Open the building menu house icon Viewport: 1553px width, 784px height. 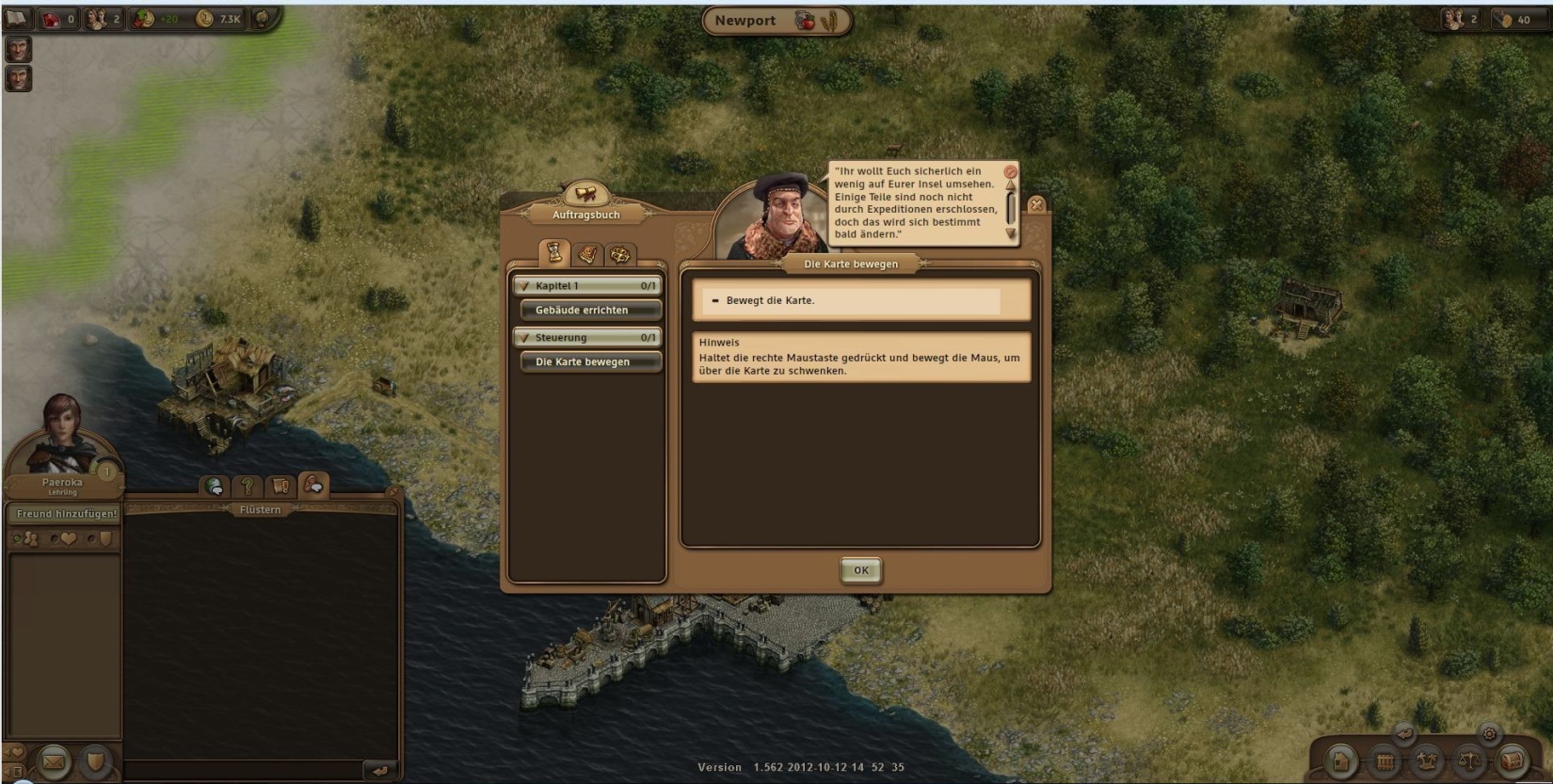pyautogui.click(x=1341, y=760)
